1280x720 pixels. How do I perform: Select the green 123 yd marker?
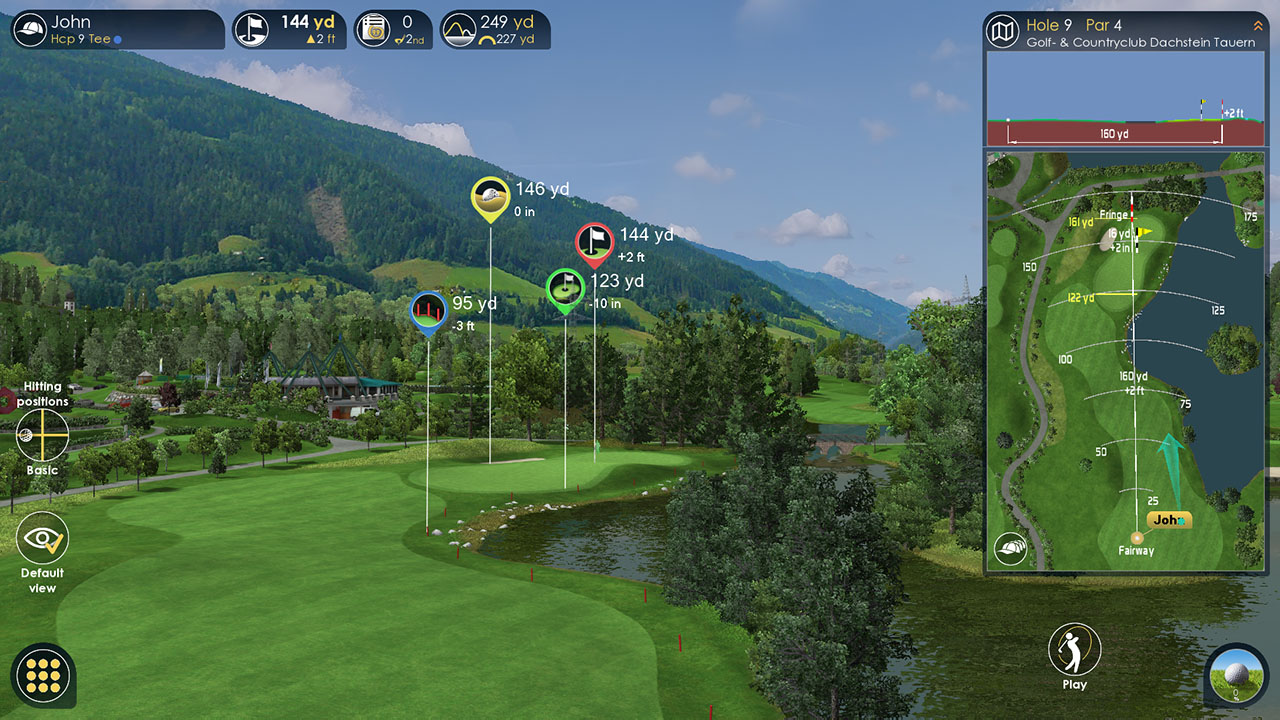[565, 288]
